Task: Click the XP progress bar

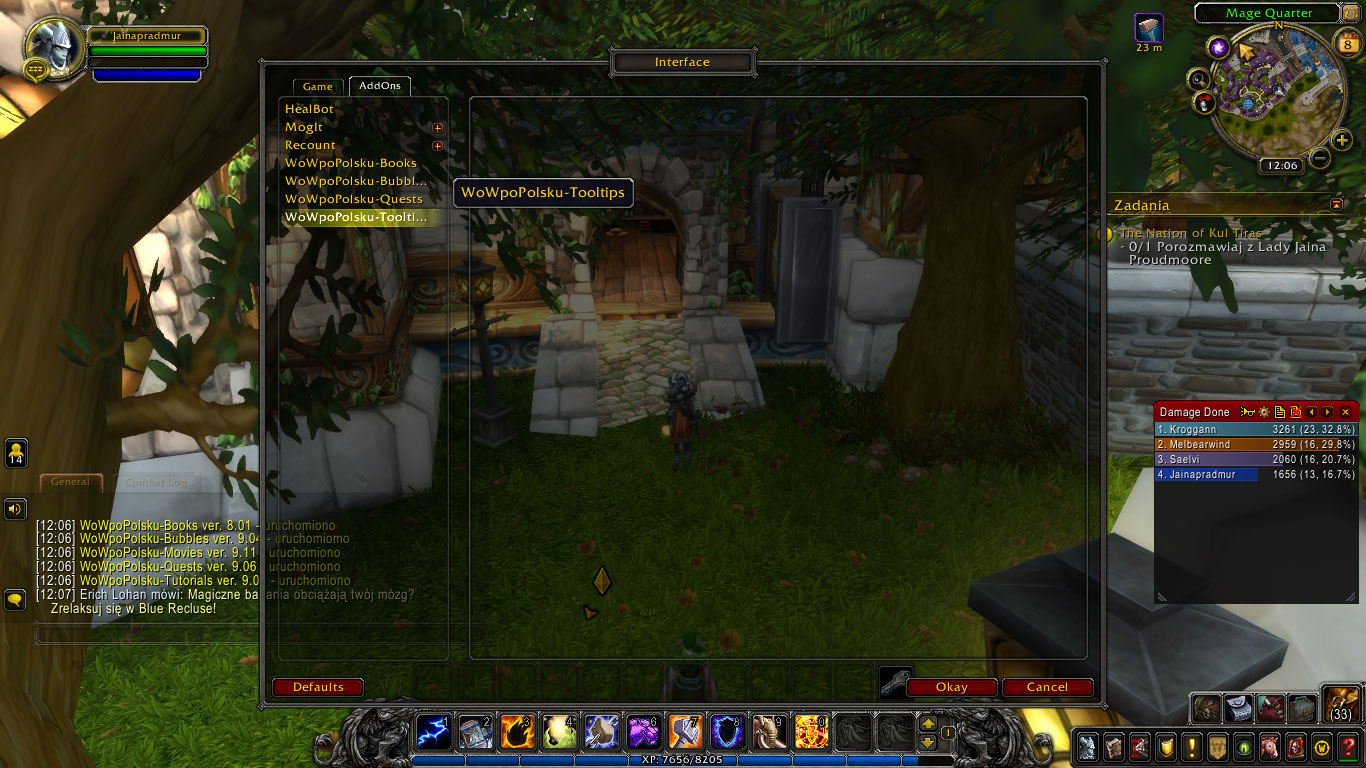Action: point(683,760)
